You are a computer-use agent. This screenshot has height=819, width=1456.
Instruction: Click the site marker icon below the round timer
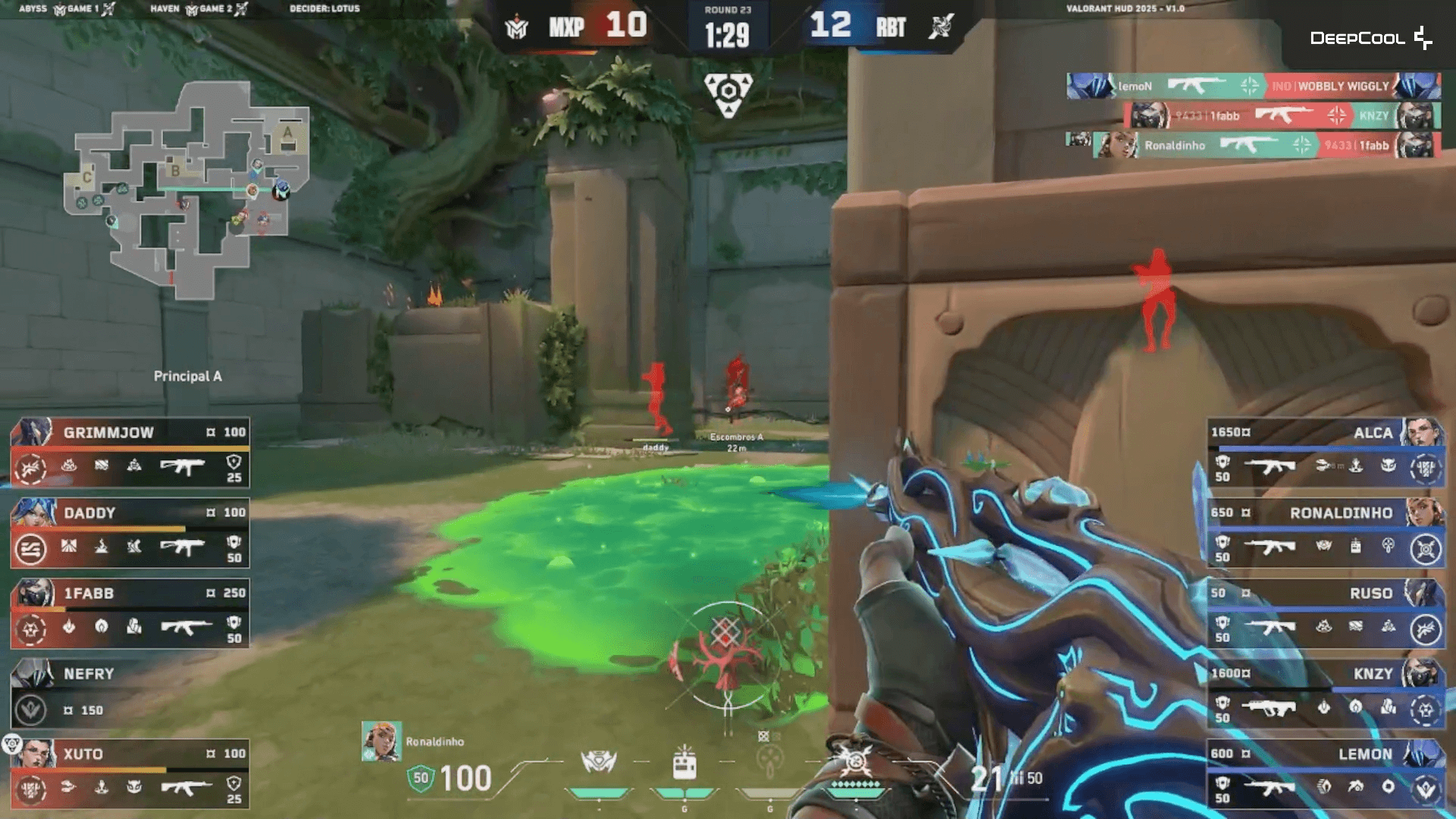pyautogui.click(x=728, y=91)
